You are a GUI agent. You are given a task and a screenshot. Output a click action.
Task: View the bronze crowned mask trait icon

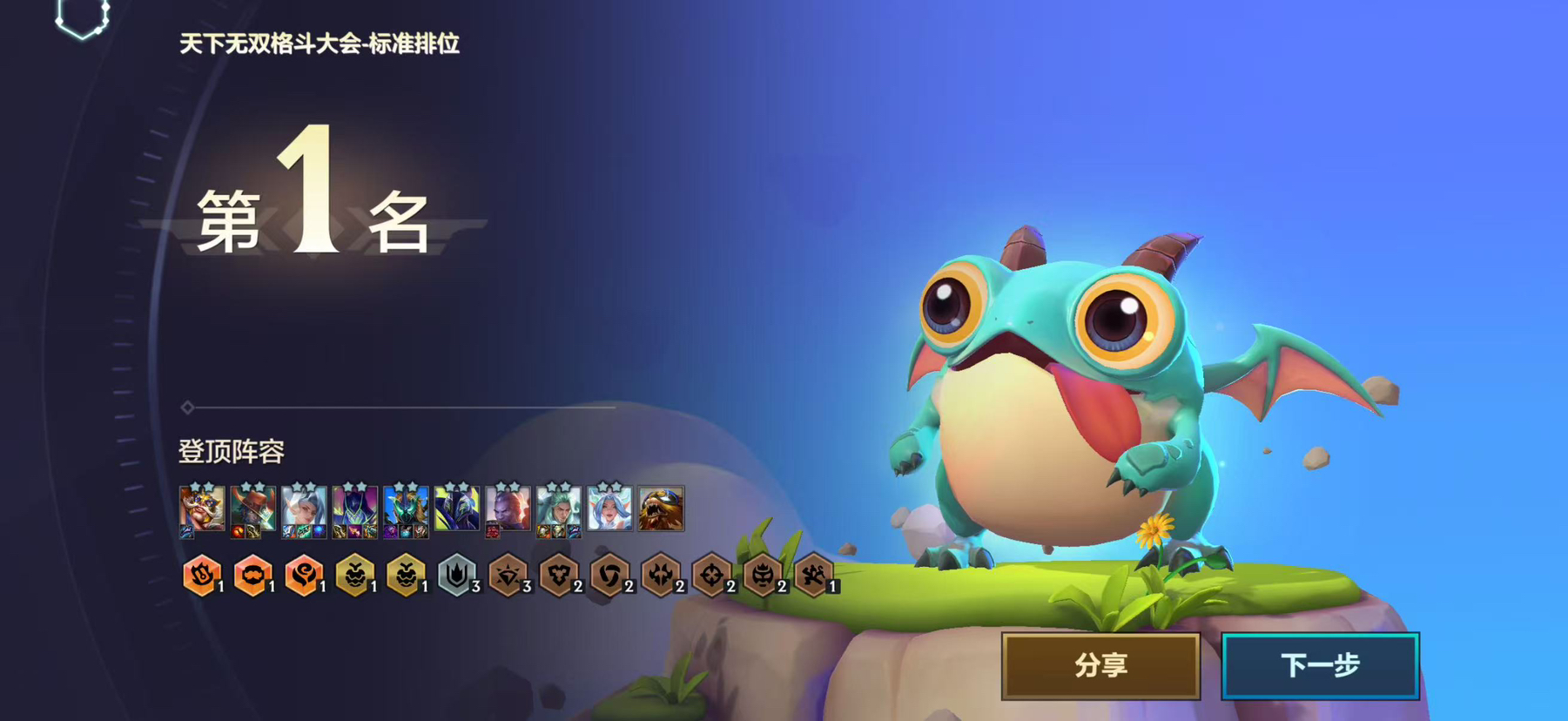[763, 576]
